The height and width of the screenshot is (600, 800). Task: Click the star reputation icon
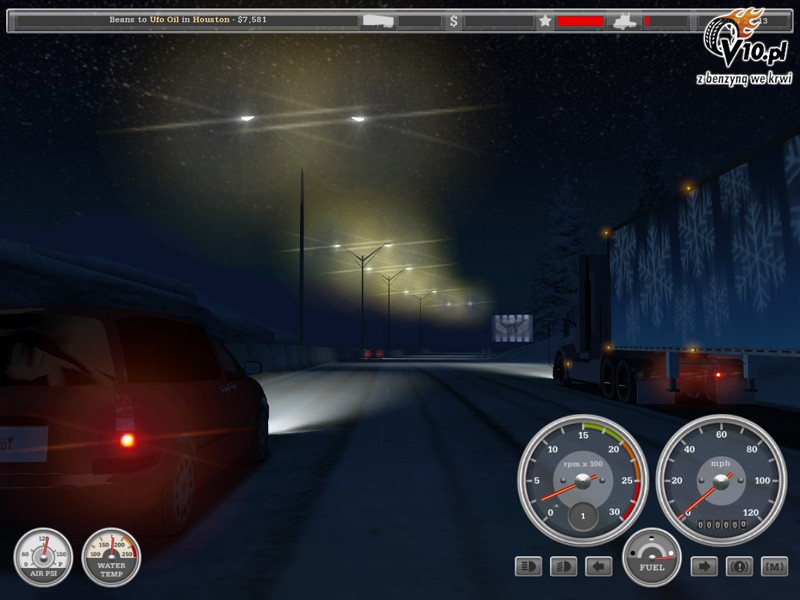pyautogui.click(x=545, y=21)
